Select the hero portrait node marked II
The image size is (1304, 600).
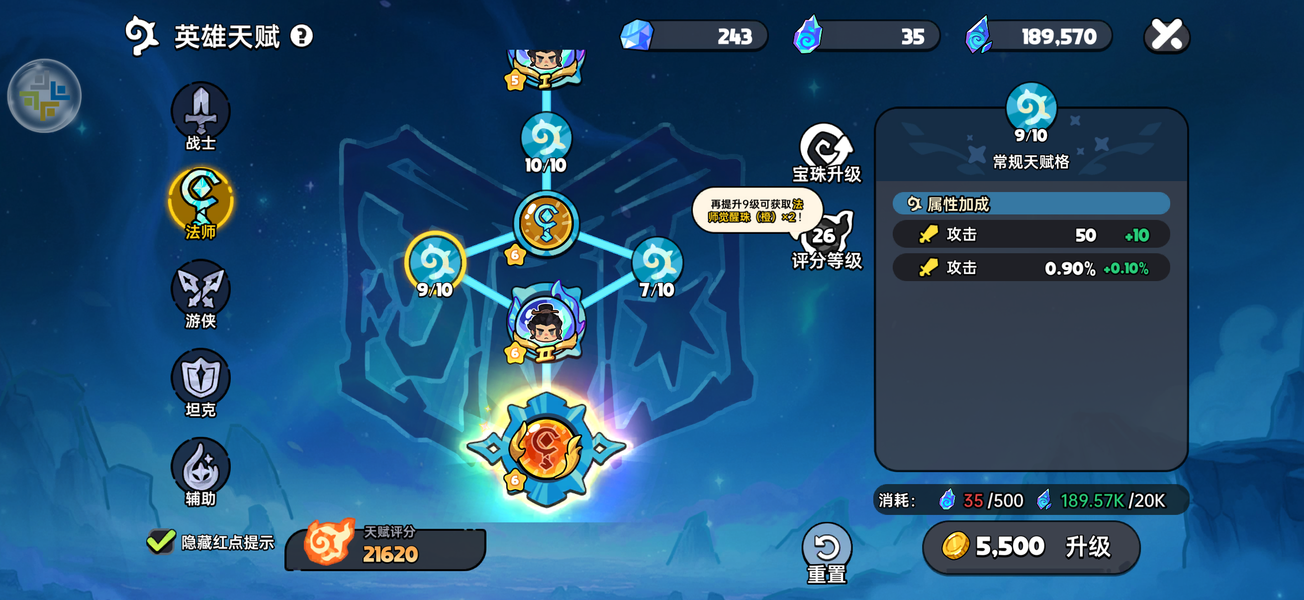click(x=546, y=322)
